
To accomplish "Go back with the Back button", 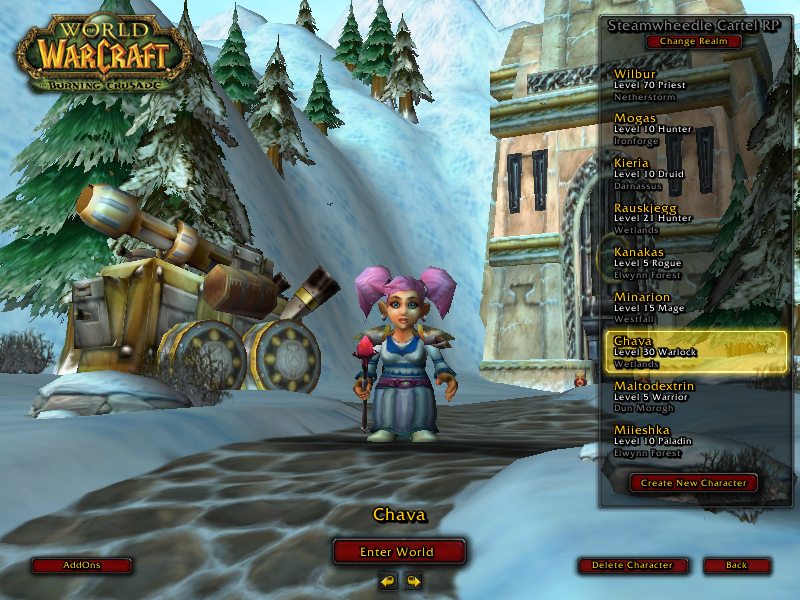I will click(736, 565).
